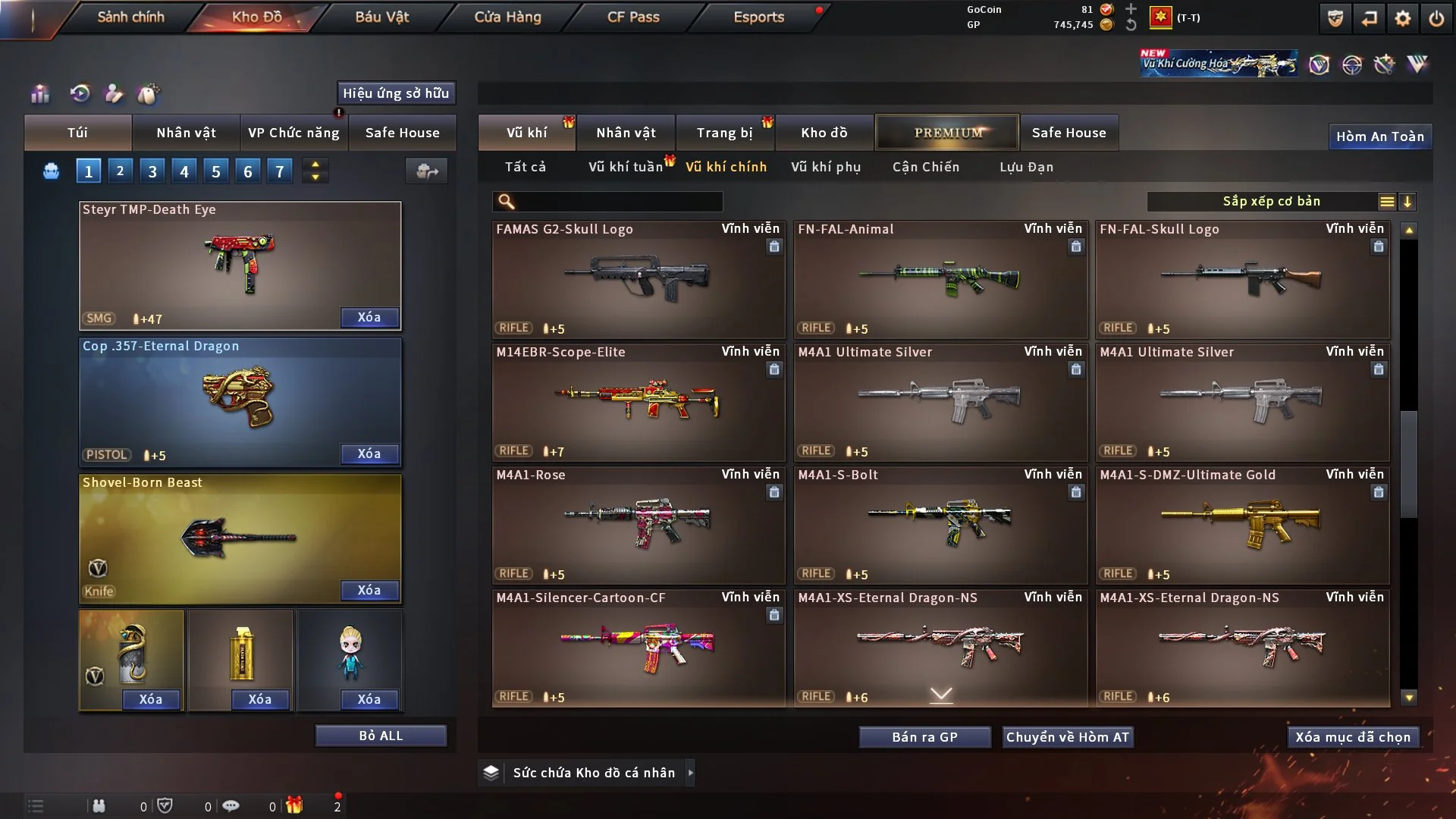Open the Cận Chiến melee category

coord(926,167)
